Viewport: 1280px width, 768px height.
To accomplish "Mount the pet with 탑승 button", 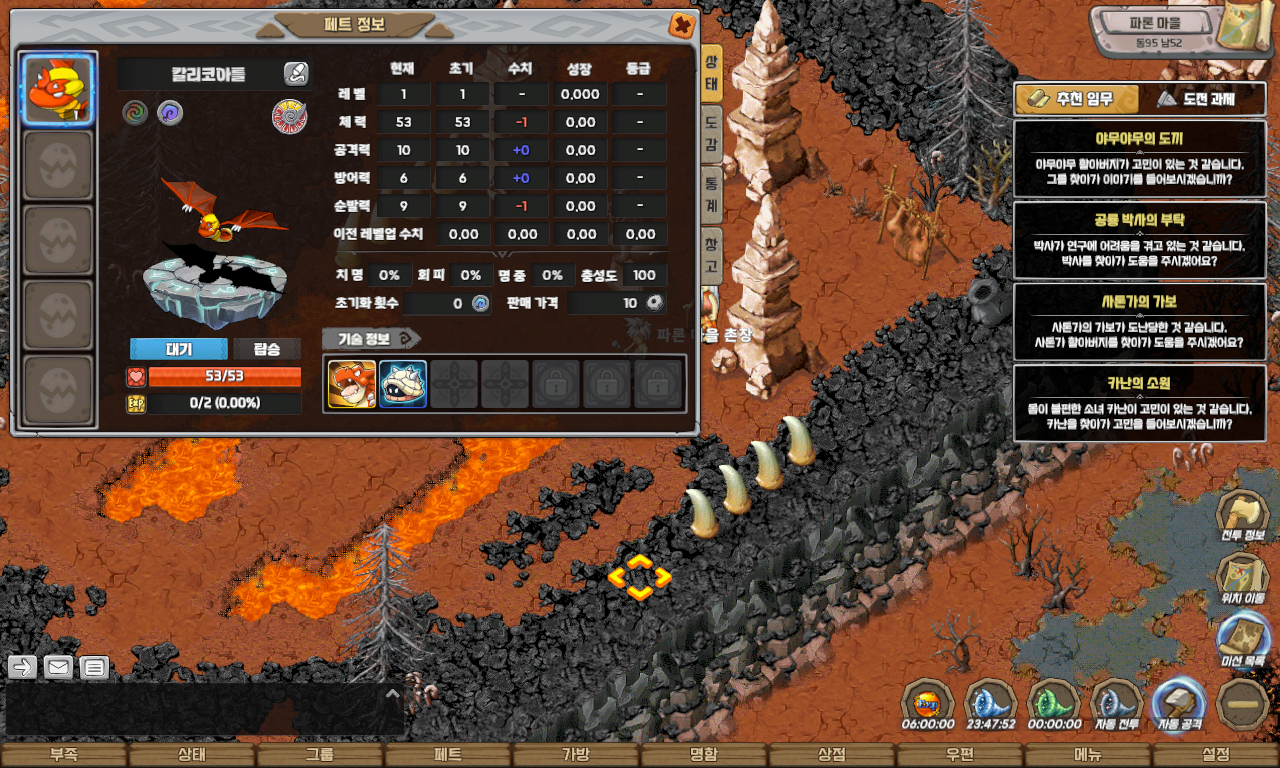I will pyautogui.click(x=267, y=349).
